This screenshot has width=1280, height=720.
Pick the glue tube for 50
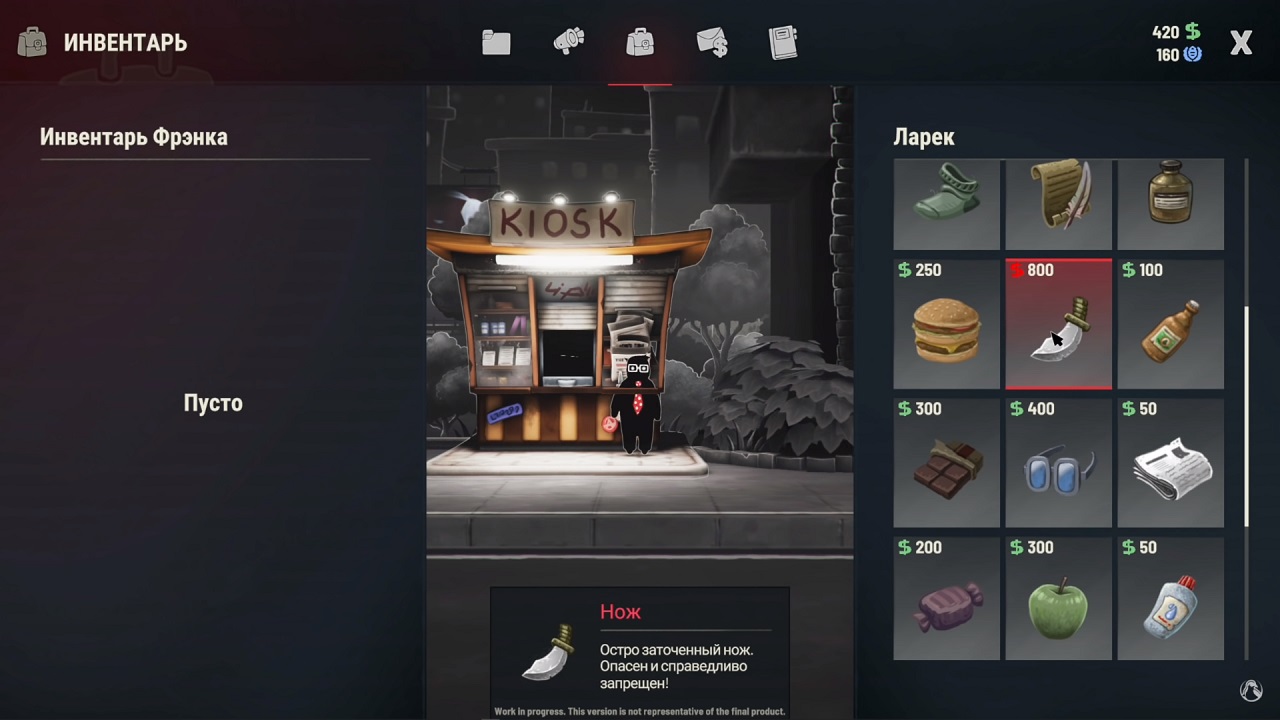click(1170, 601)
